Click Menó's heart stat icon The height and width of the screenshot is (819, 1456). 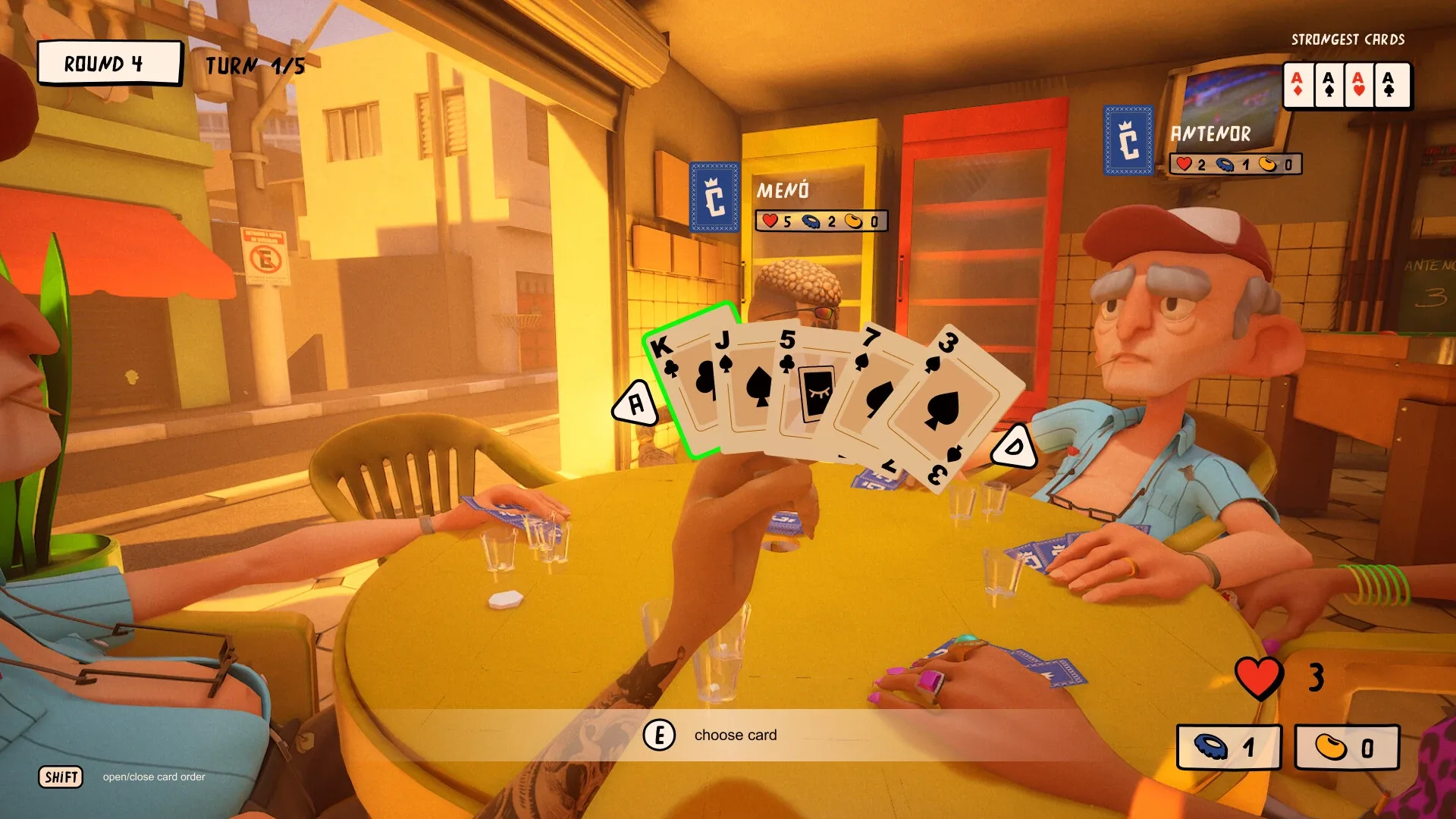tap(769, 221)
